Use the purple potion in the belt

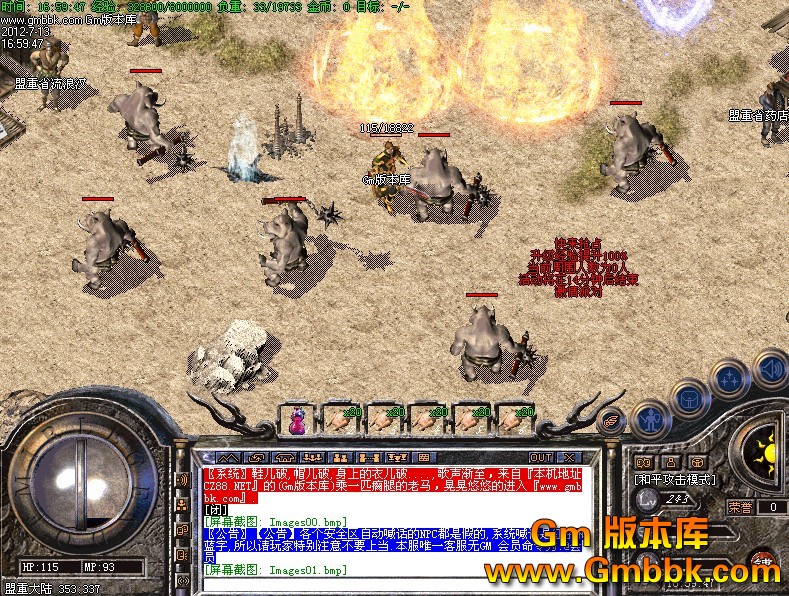coord(297,418)
